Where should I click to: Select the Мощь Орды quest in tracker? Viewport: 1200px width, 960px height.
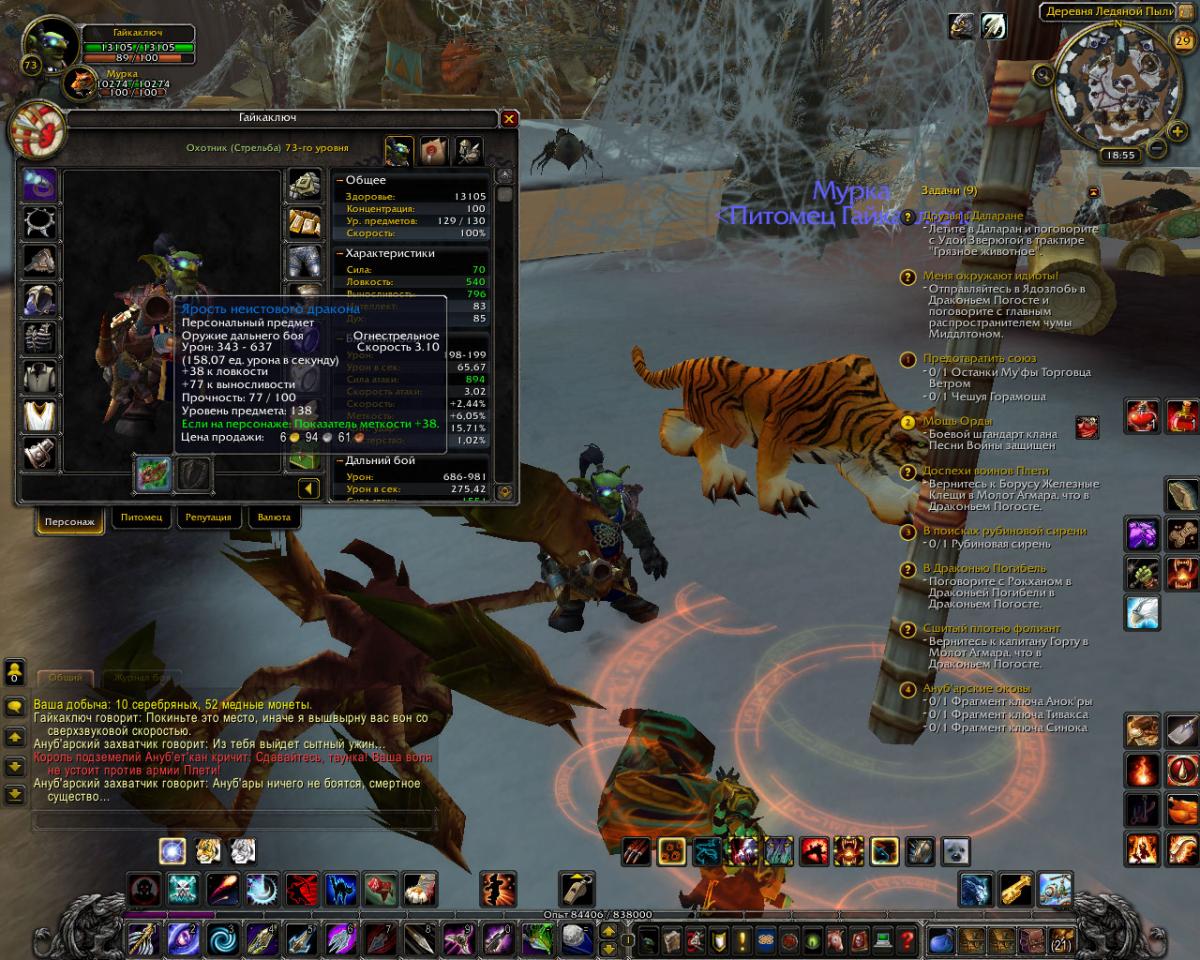coord(957,421)
